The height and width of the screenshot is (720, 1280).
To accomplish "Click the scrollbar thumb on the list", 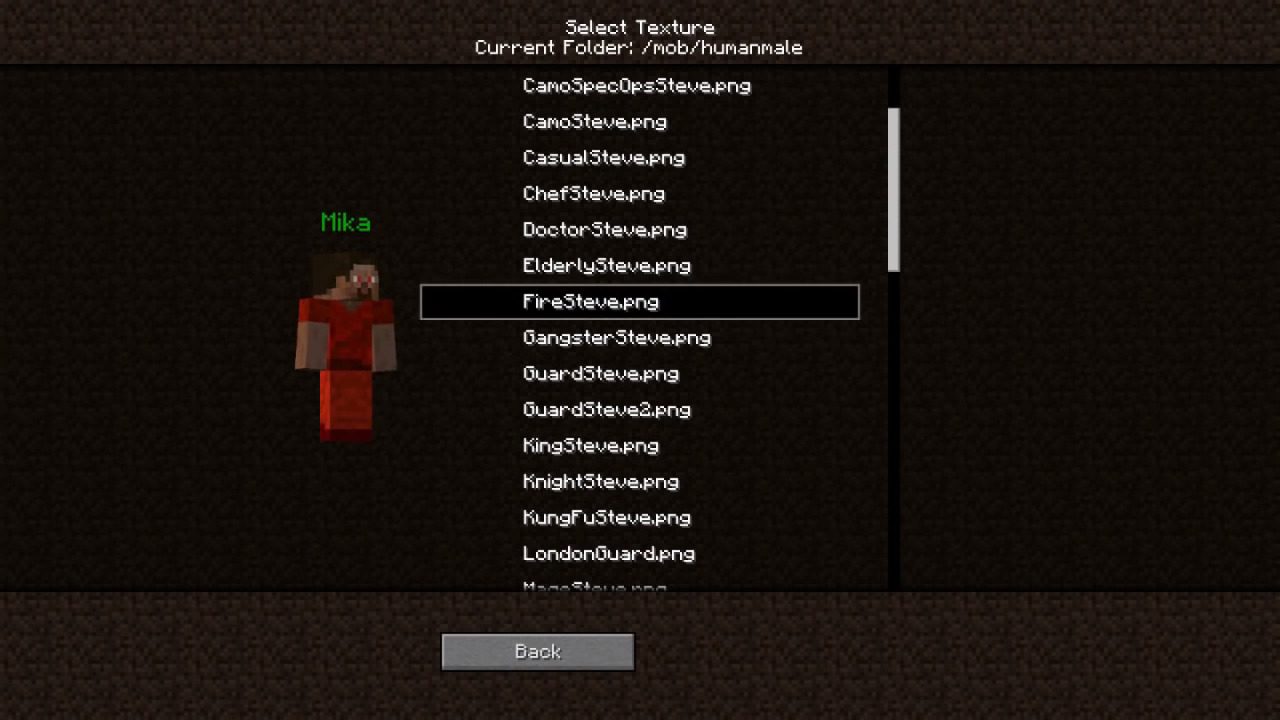I will coord(894,190).
